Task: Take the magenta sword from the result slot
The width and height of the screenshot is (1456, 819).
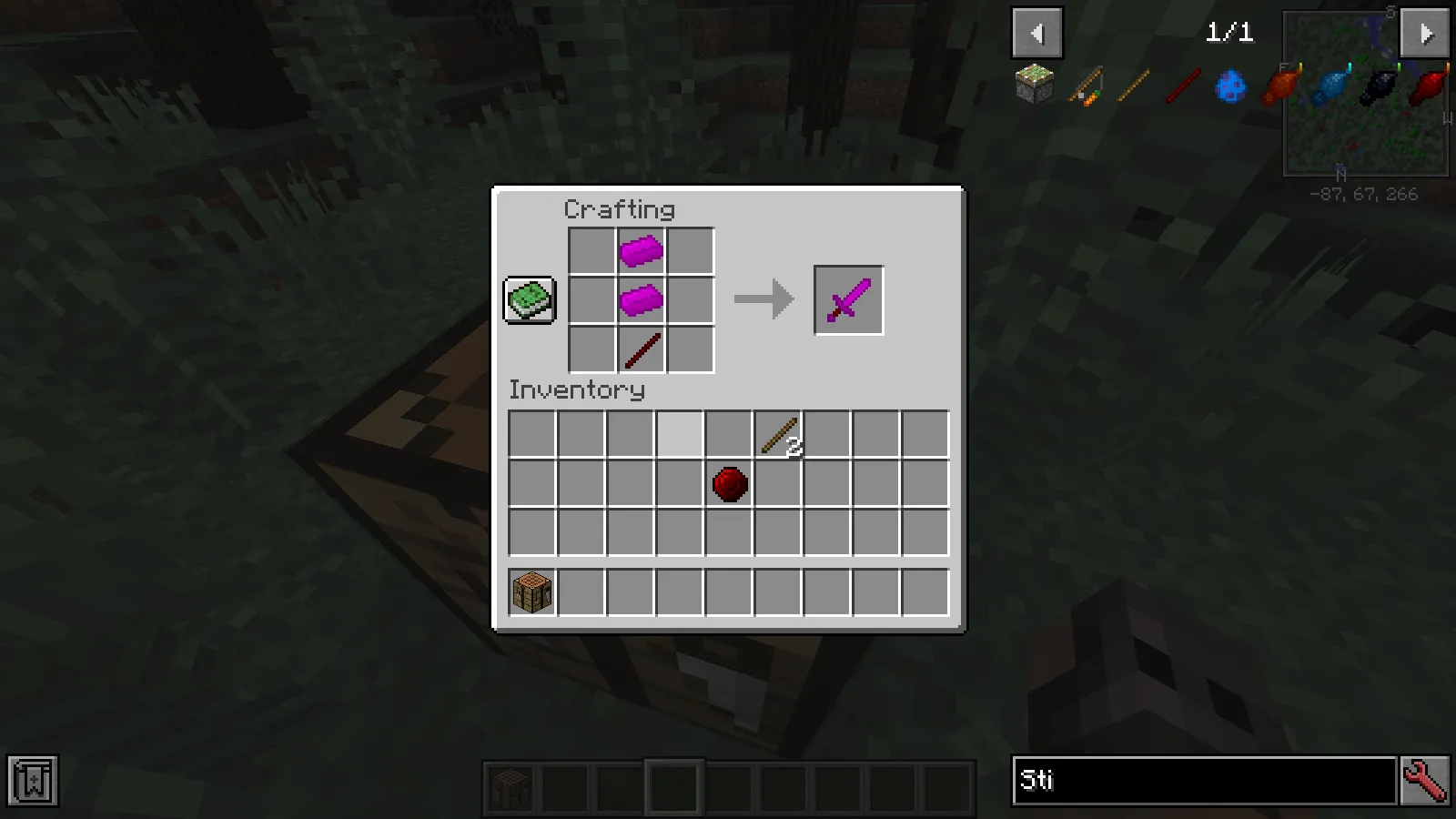Action: tap(848, 299)
